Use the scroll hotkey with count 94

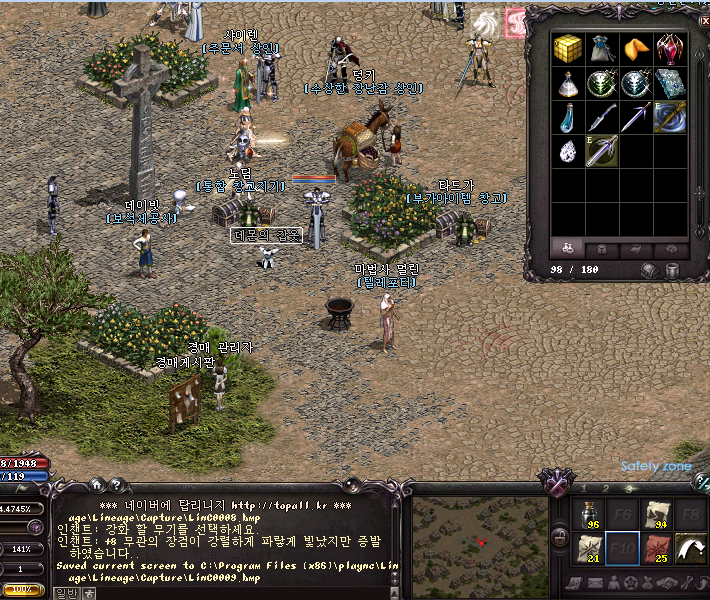click(656, 514)
